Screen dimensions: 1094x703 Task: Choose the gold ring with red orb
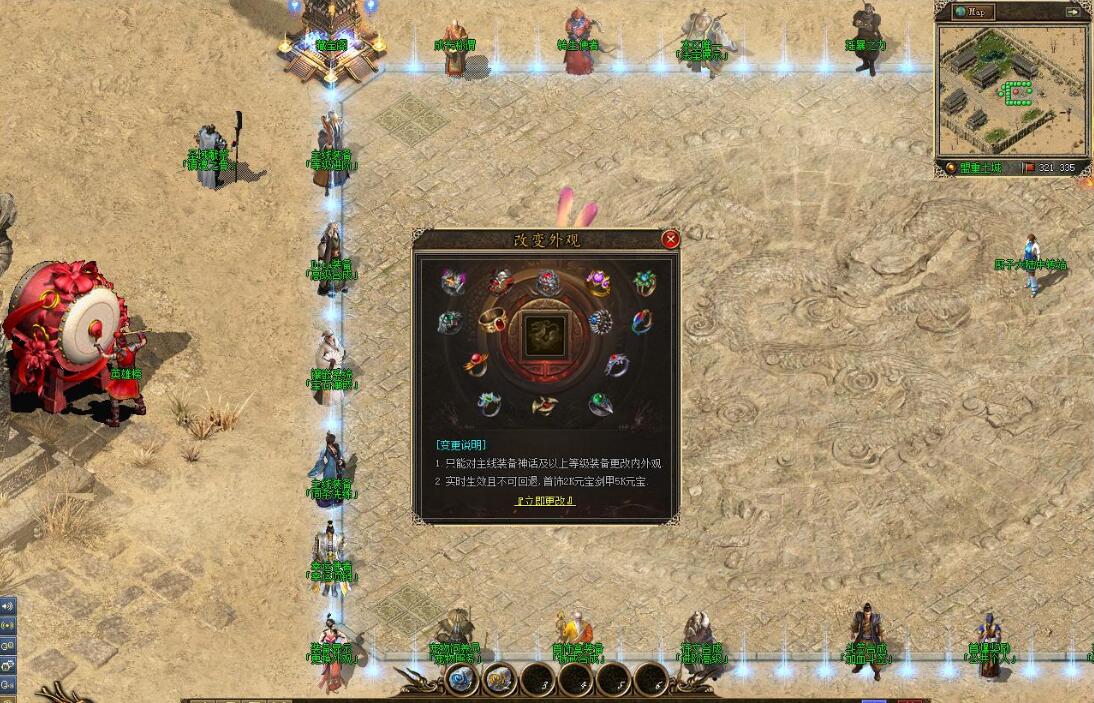coord(476,363)
